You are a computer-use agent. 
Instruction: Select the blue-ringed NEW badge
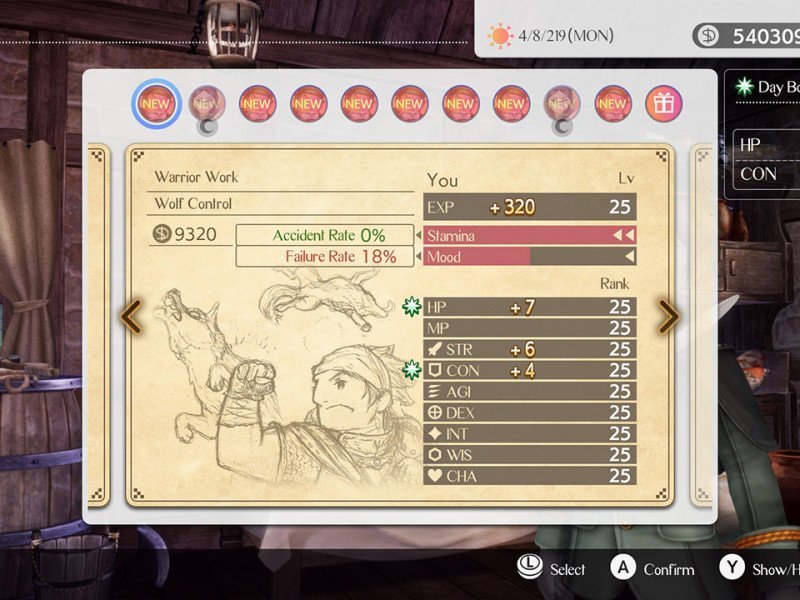coord(155,103)
